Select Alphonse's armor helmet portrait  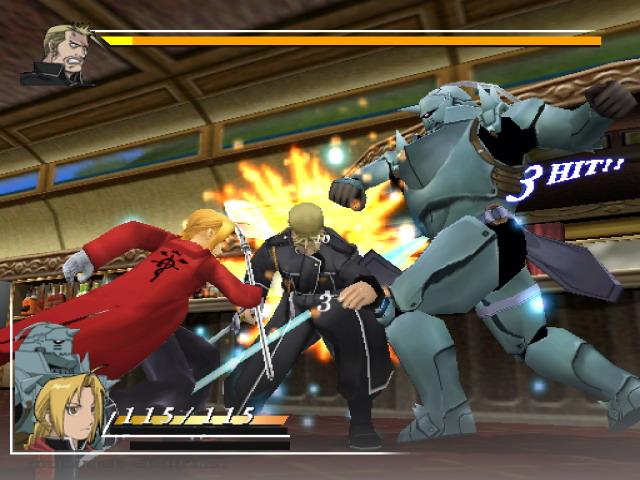click(43, 355)
